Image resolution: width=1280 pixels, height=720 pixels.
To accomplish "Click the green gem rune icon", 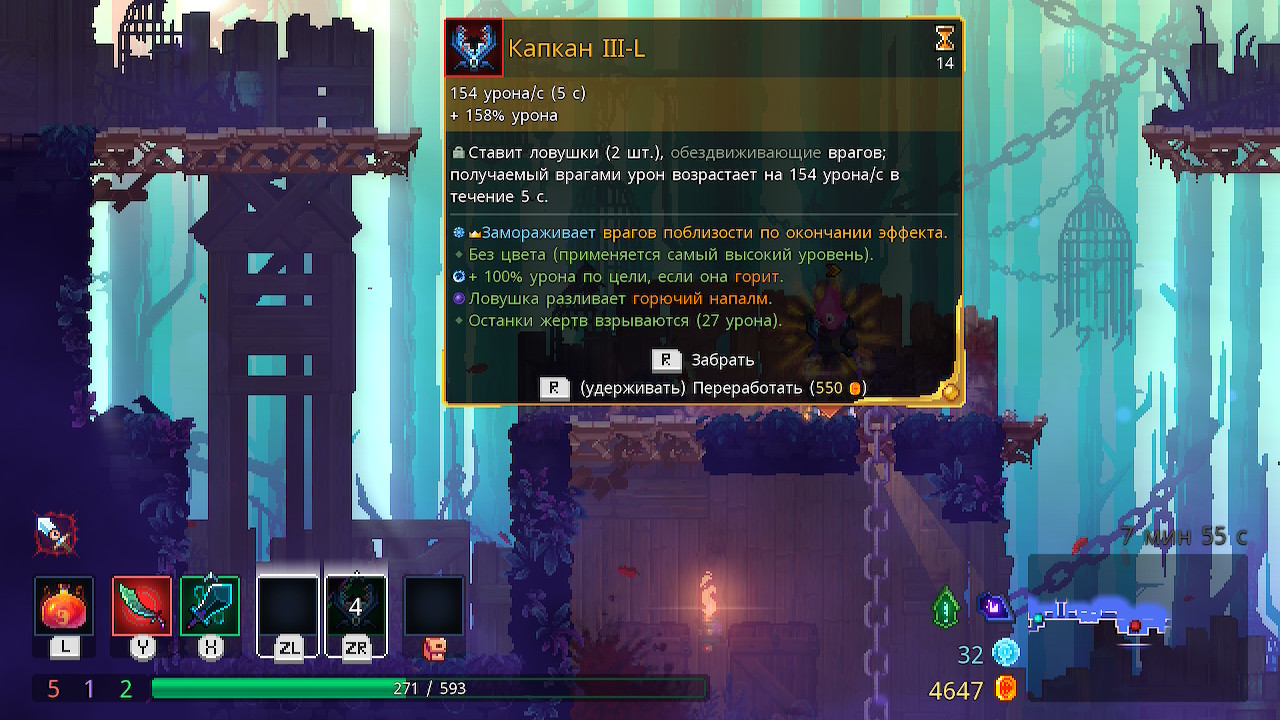I will tap(946, 607).
